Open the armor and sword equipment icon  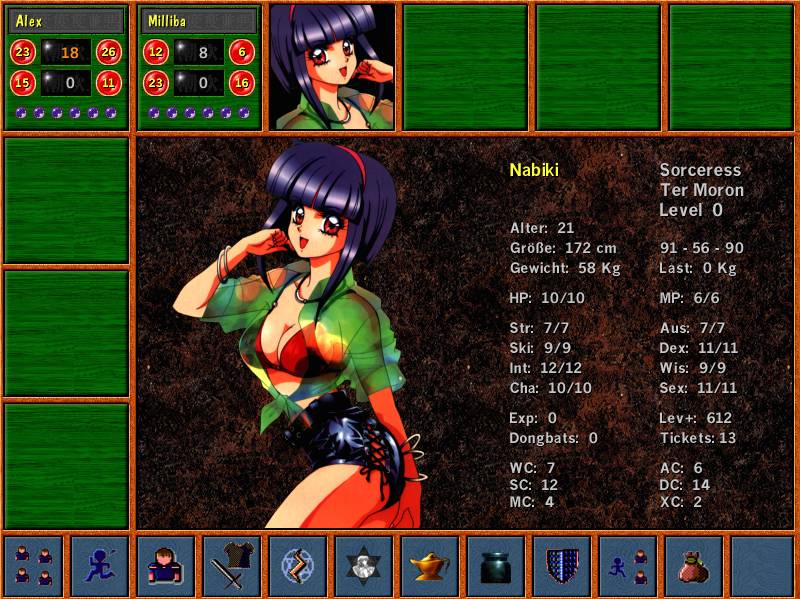[x=232, y=566]
